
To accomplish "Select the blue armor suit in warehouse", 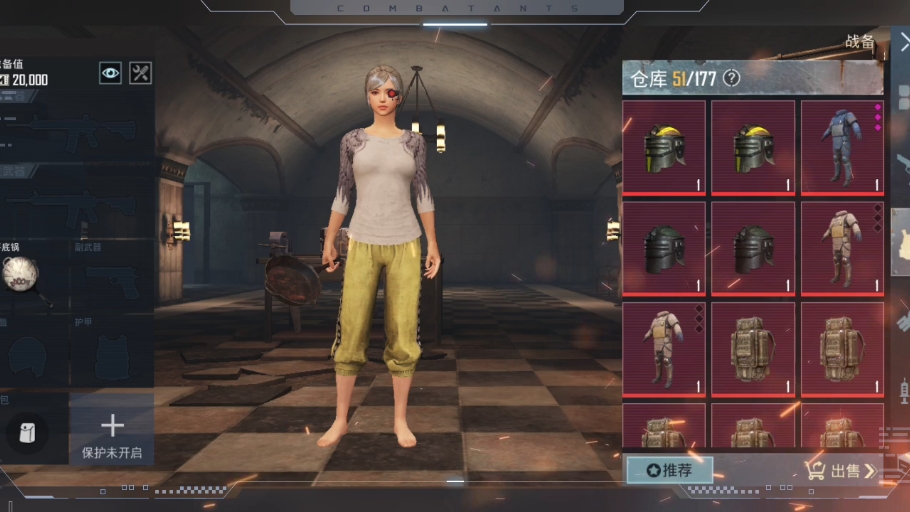I will [841, 146].
